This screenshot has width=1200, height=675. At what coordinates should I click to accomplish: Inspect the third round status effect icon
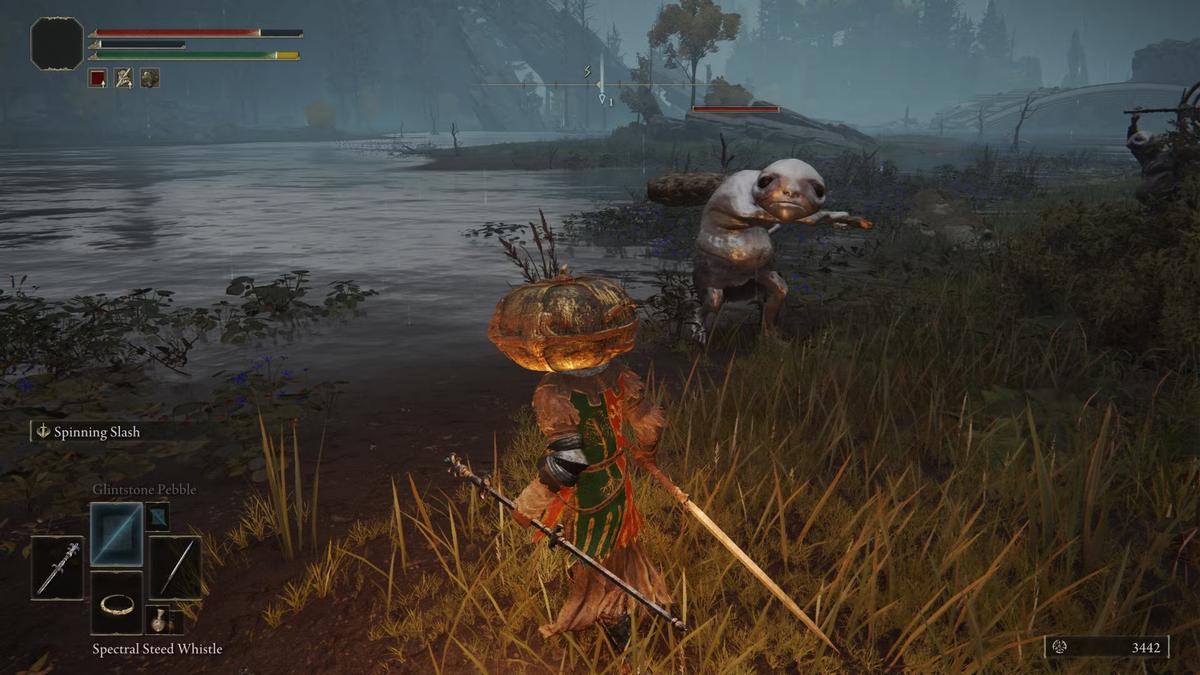[x=149, y=77]
